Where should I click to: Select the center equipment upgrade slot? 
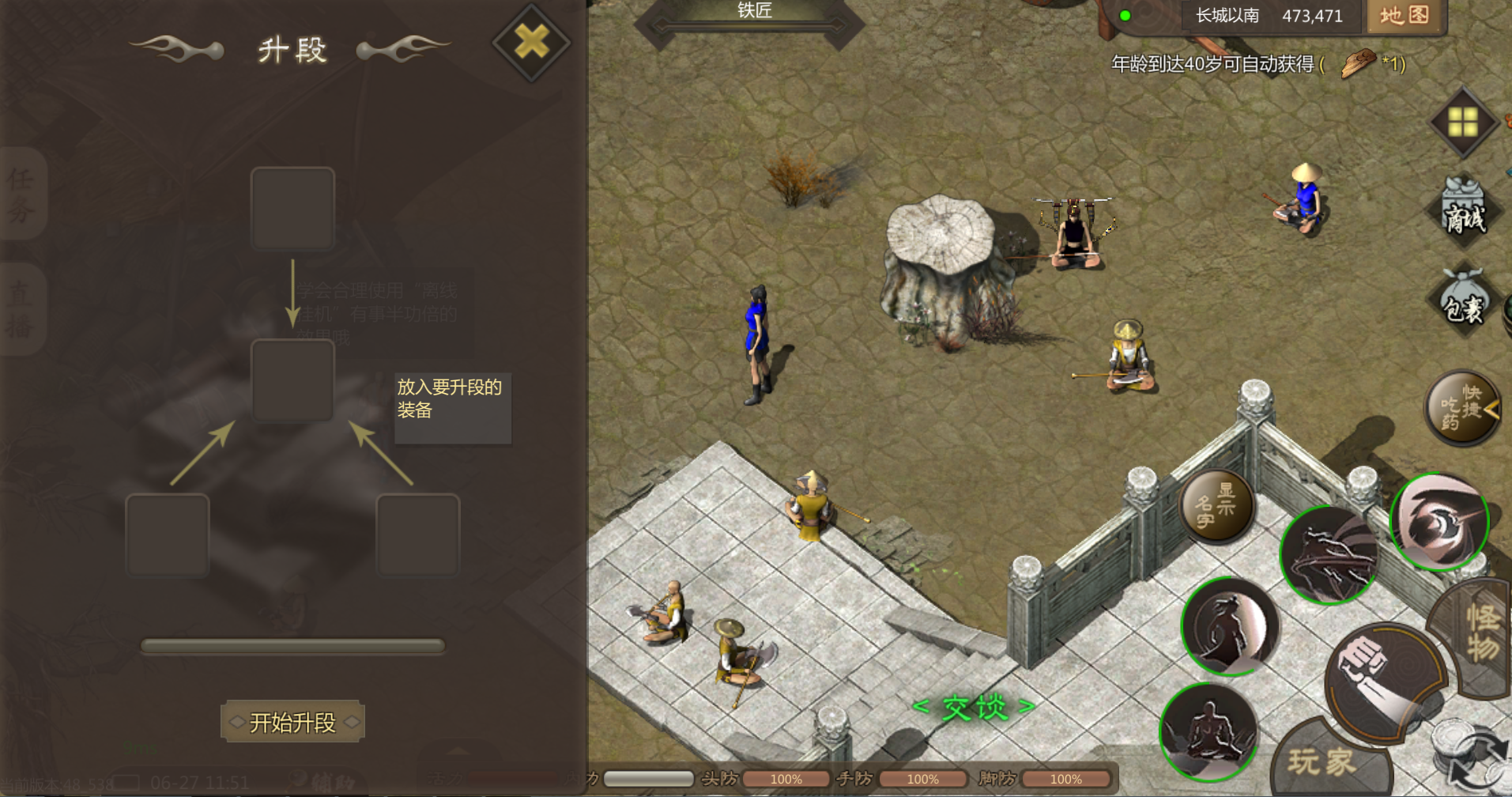292,380
